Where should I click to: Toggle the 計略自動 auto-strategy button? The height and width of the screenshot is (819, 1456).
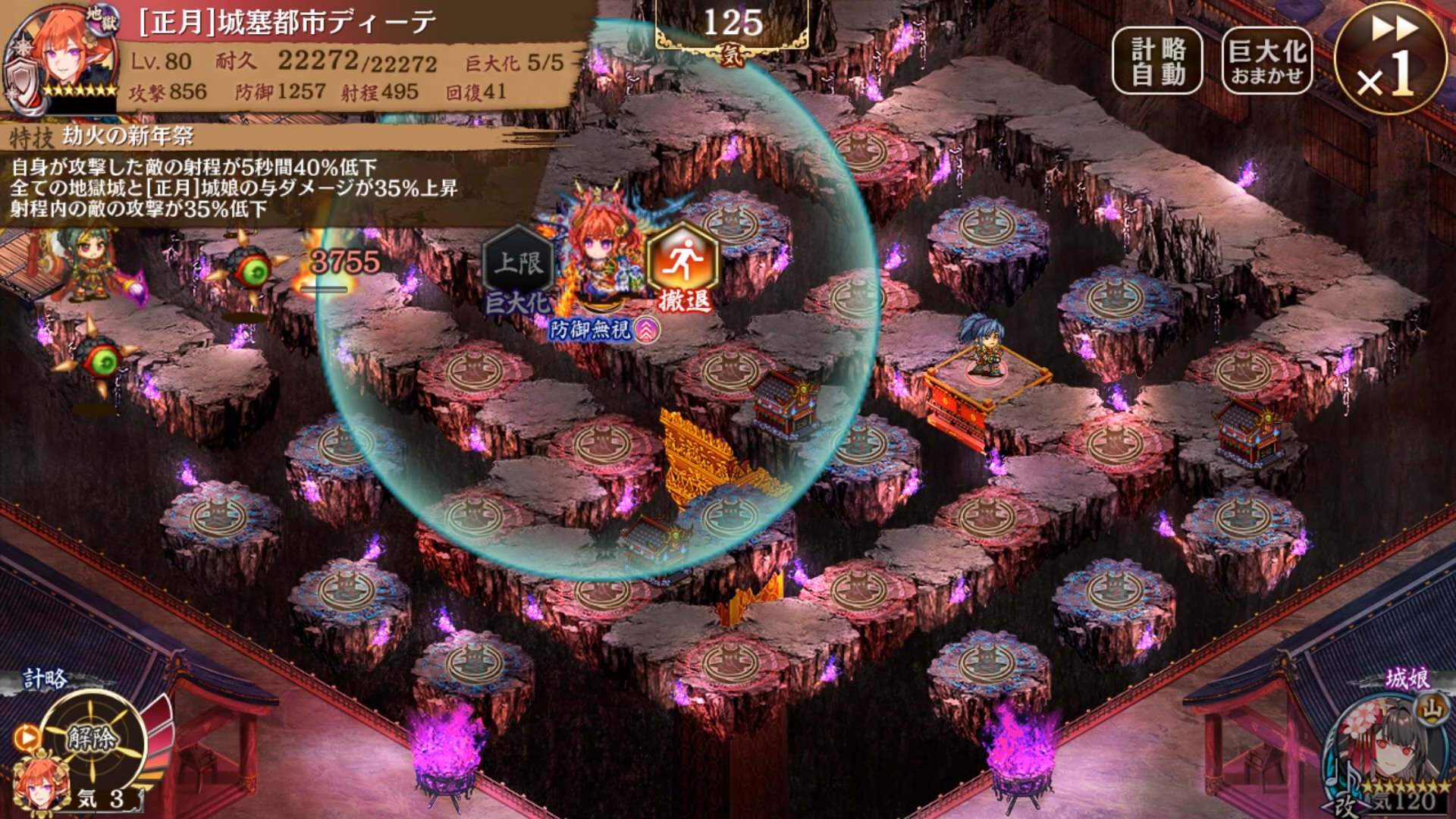[x=1157, y=61]
